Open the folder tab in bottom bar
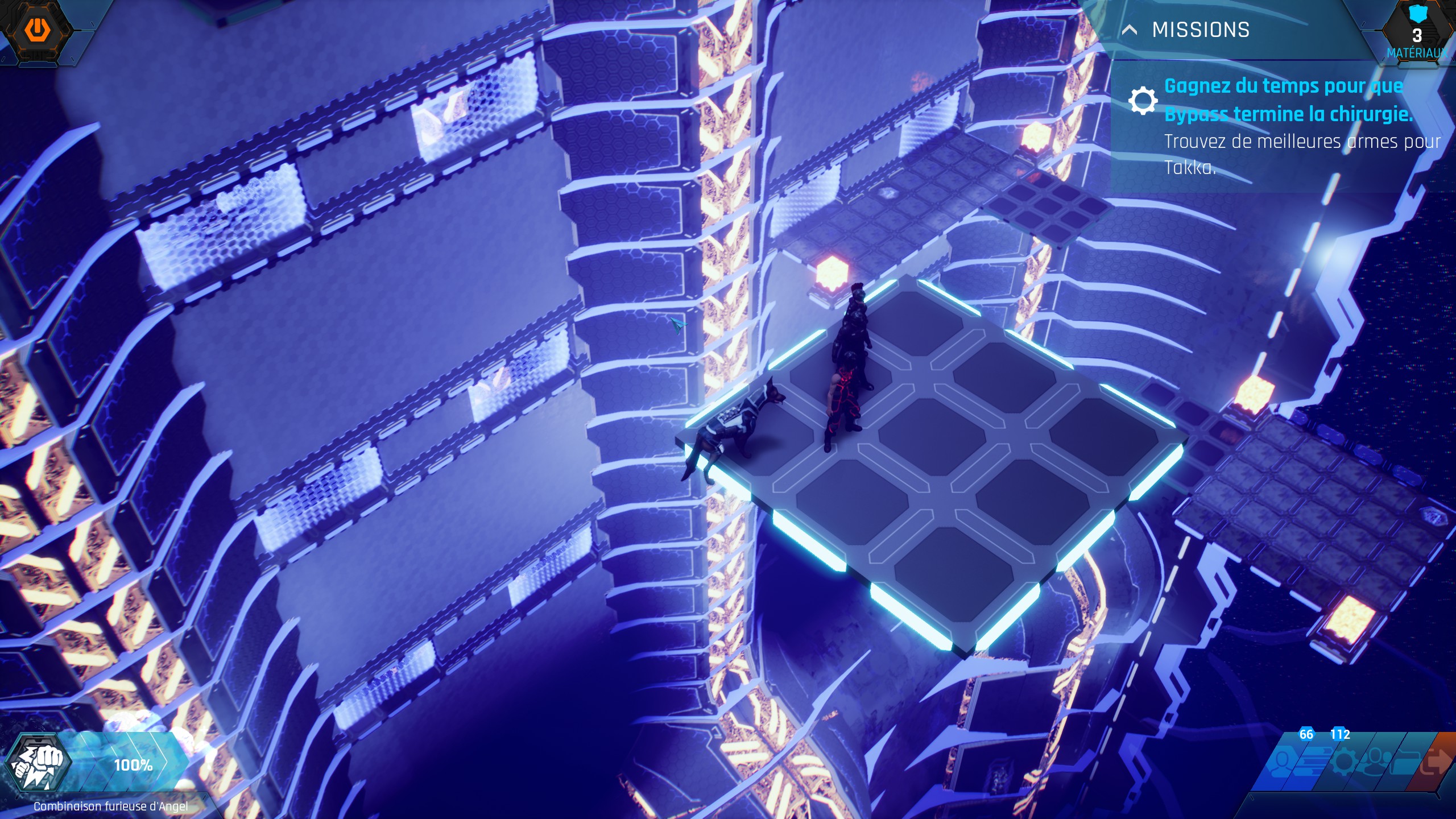1456x819 pixels. (x=1405, y=762)
